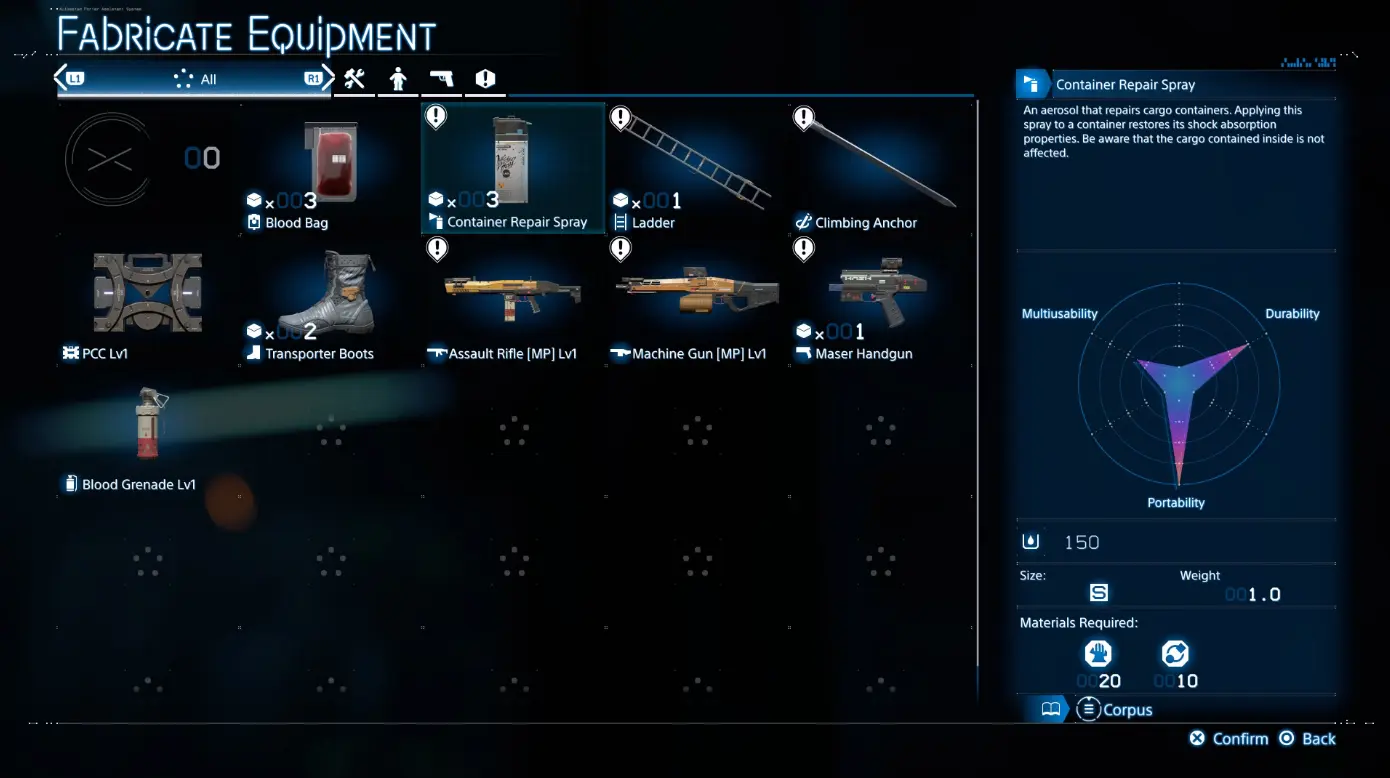This screenshot has width=1390, height=778.
Task: Choose the Container Repair Spray slot
Action: coord(513,168)
